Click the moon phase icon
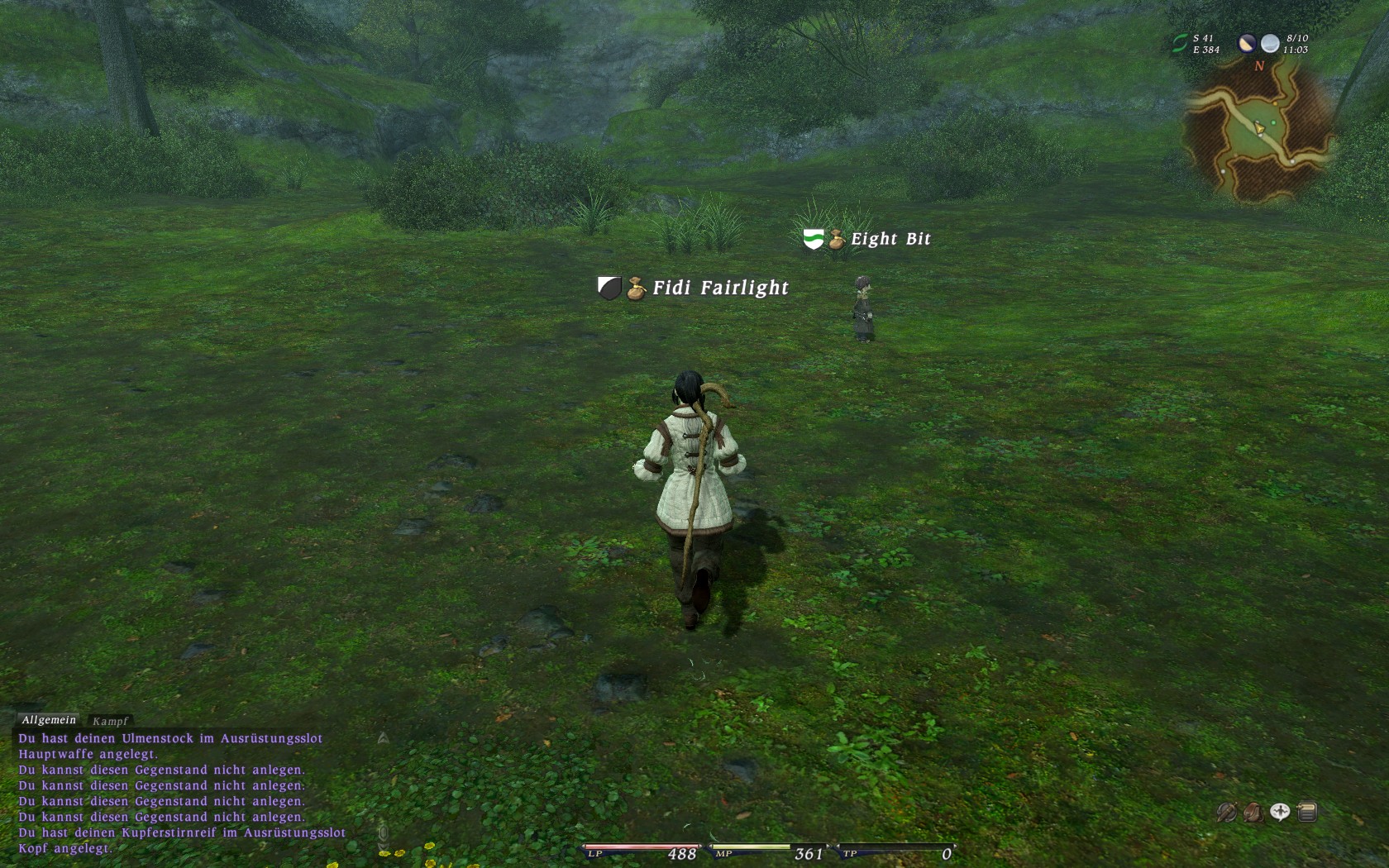 (x=1246, y=44)
